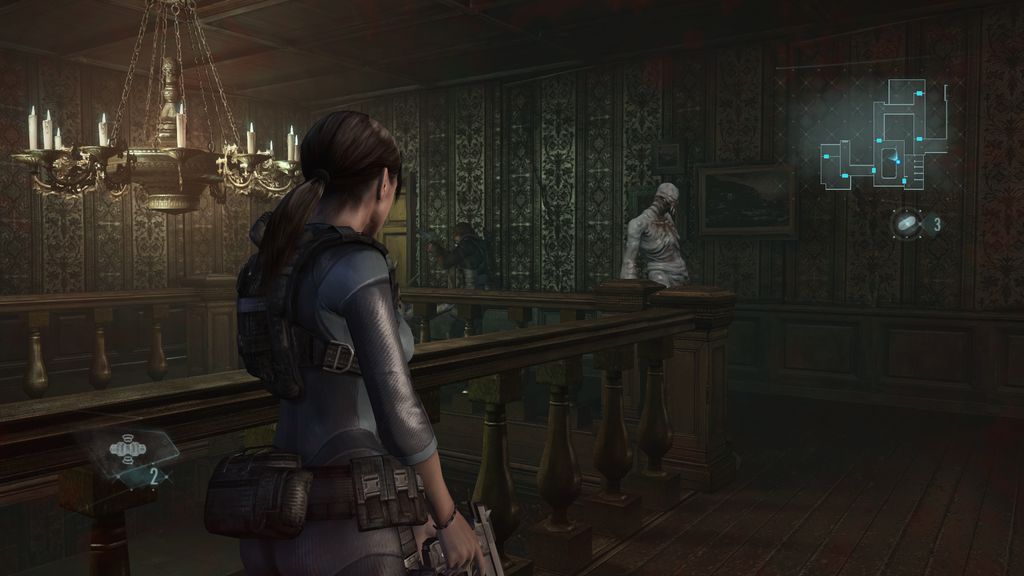This screenshot has width=1024, height=576.
Task: Use the healing capsule item icon
Action: click(x=908, y=224)
